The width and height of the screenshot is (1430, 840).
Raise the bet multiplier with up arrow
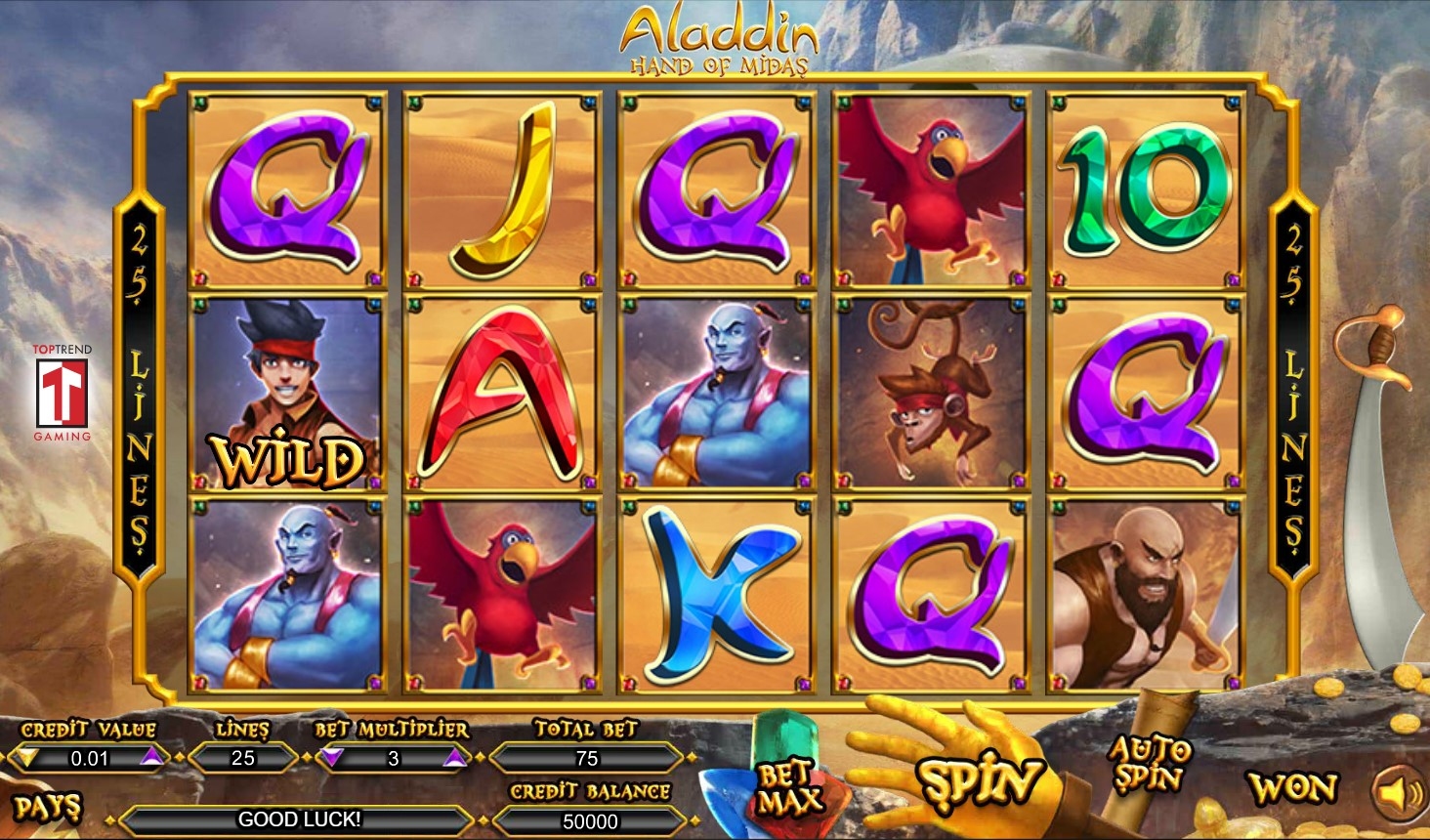453,757
